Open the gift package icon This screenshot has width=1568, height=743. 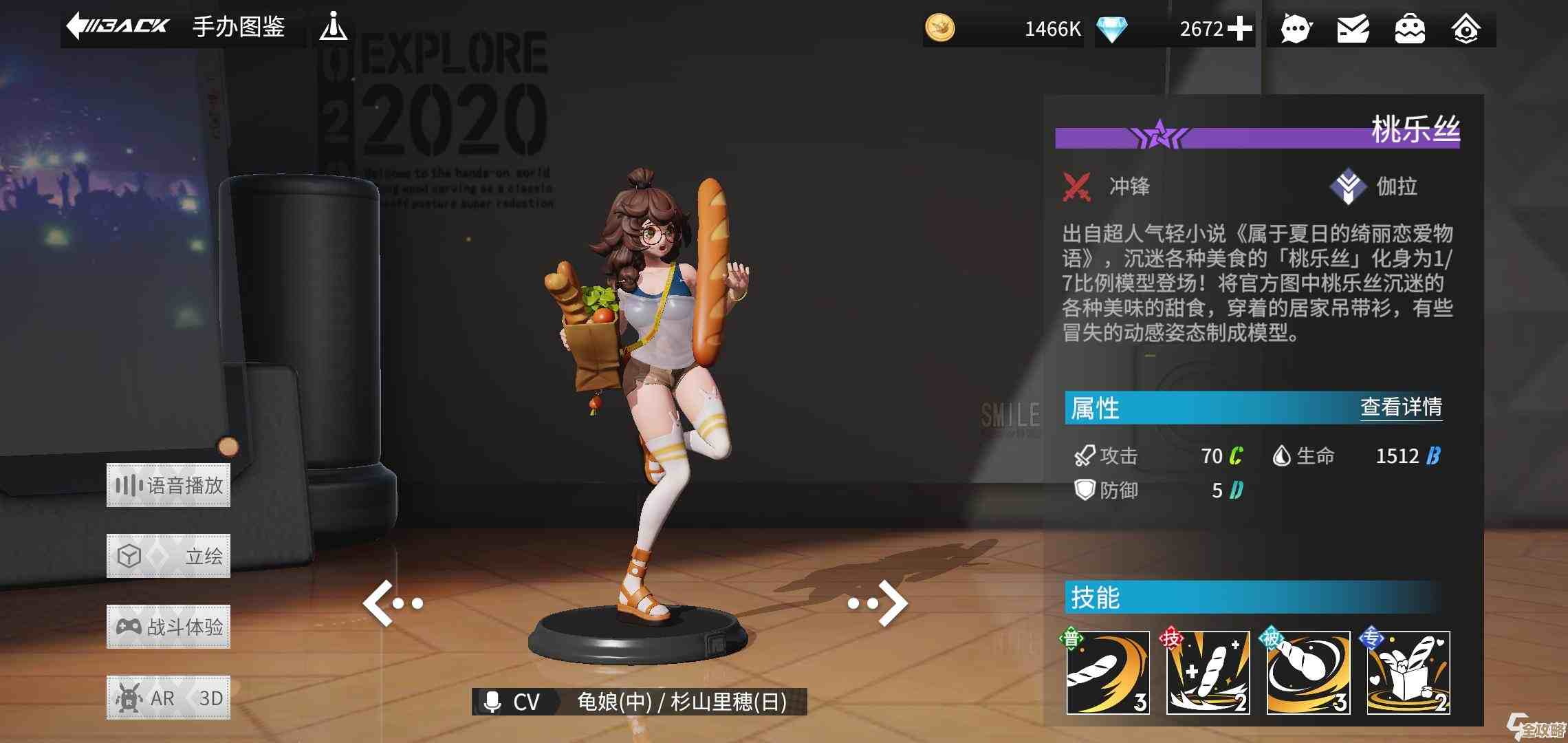click(1408, 29)
